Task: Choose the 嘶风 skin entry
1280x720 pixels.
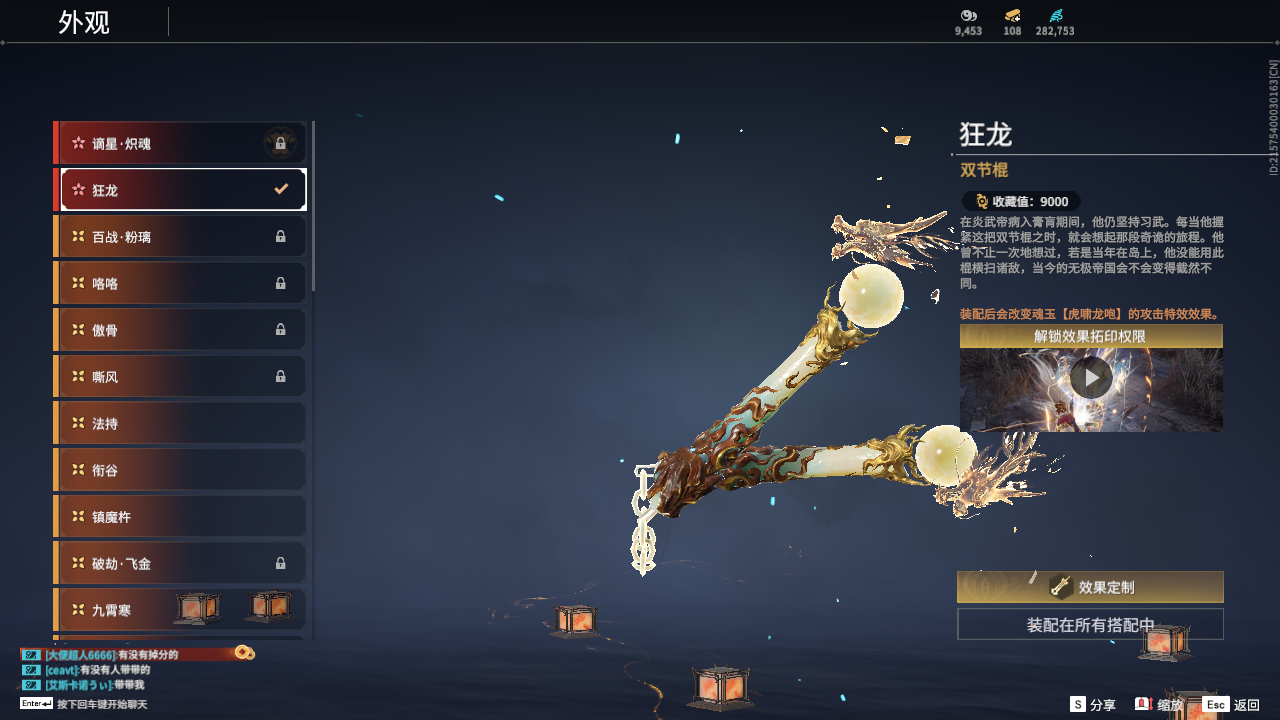Action: click(x=182, y=377)
